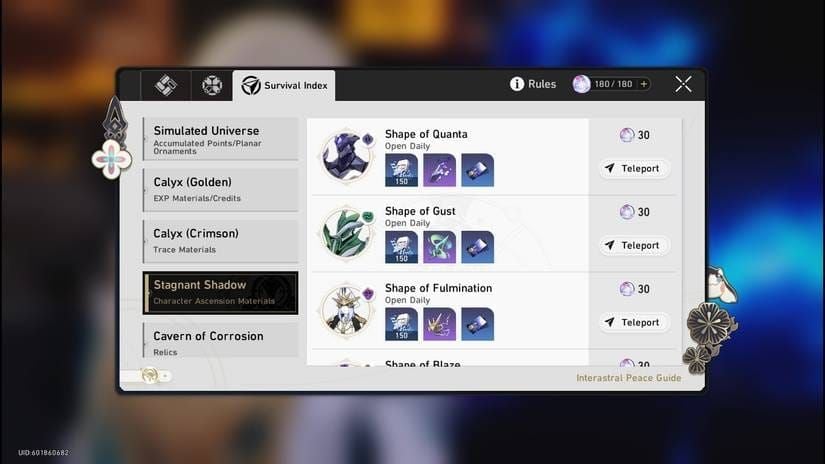Teleport to Shape of Quanta
Viewport: 825px width, 464px height.
(635, 168)
